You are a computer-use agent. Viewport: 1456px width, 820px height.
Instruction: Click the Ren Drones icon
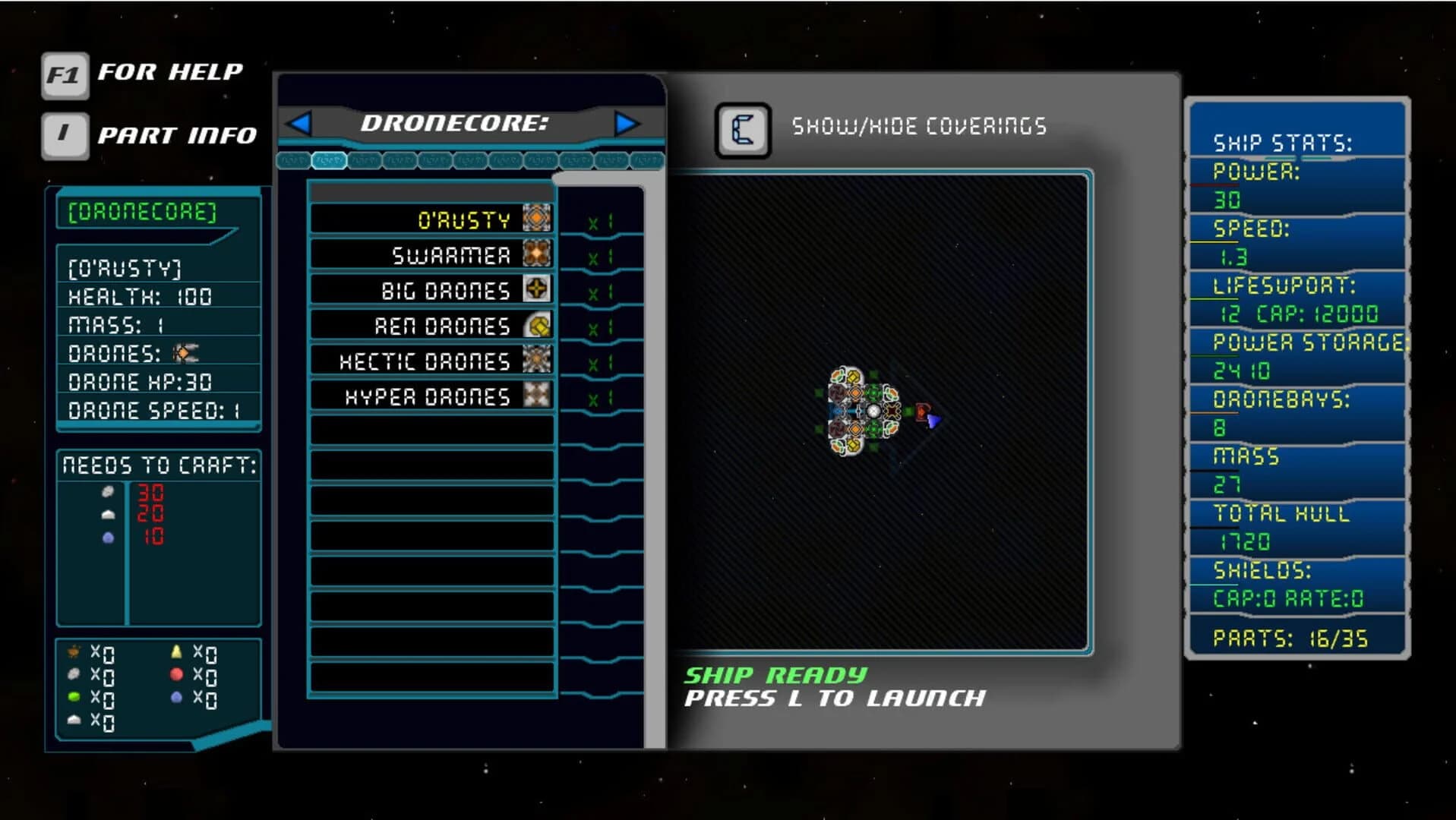coord(537,325)
